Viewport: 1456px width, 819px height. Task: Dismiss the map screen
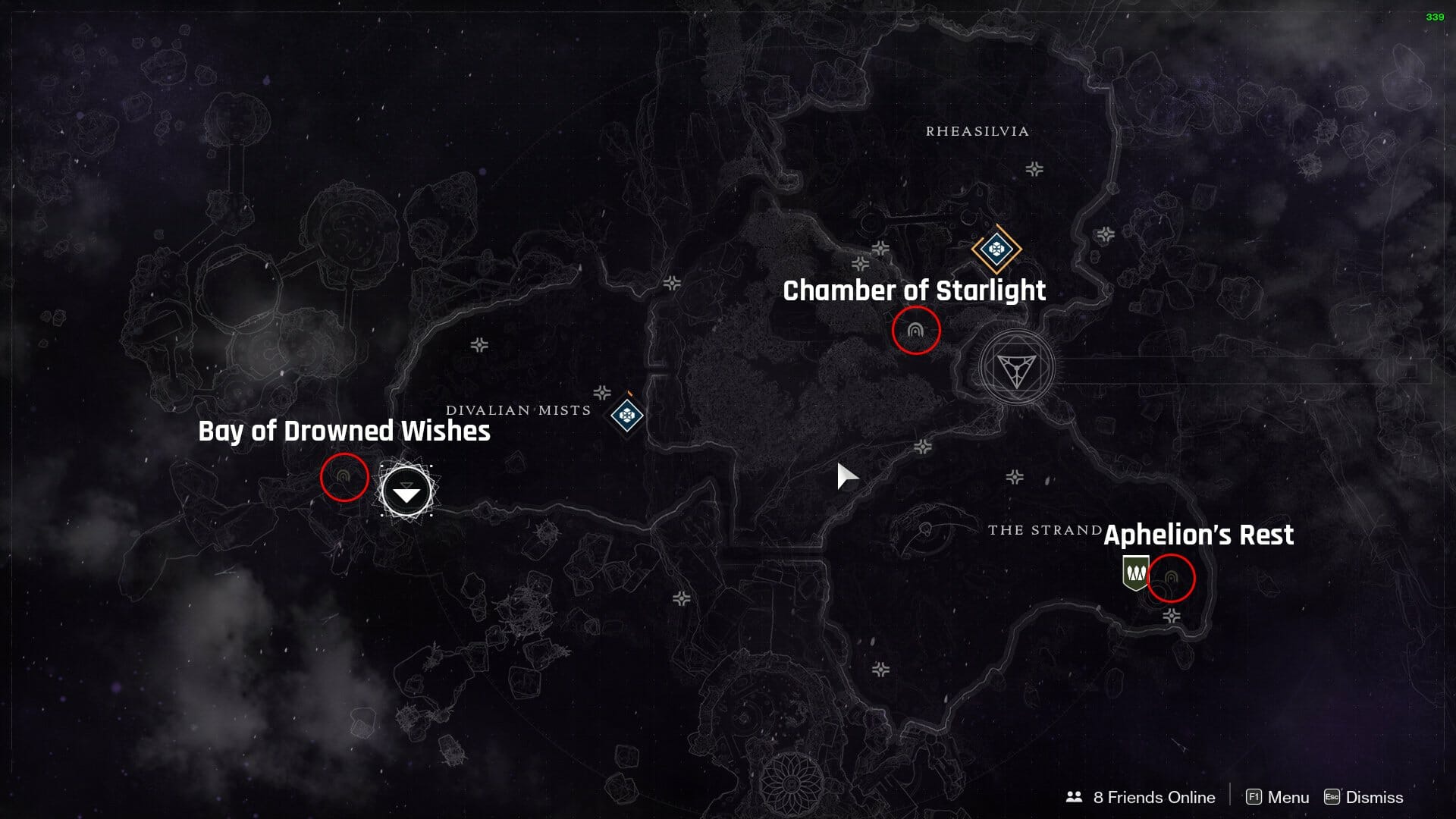click(1363, 797)
